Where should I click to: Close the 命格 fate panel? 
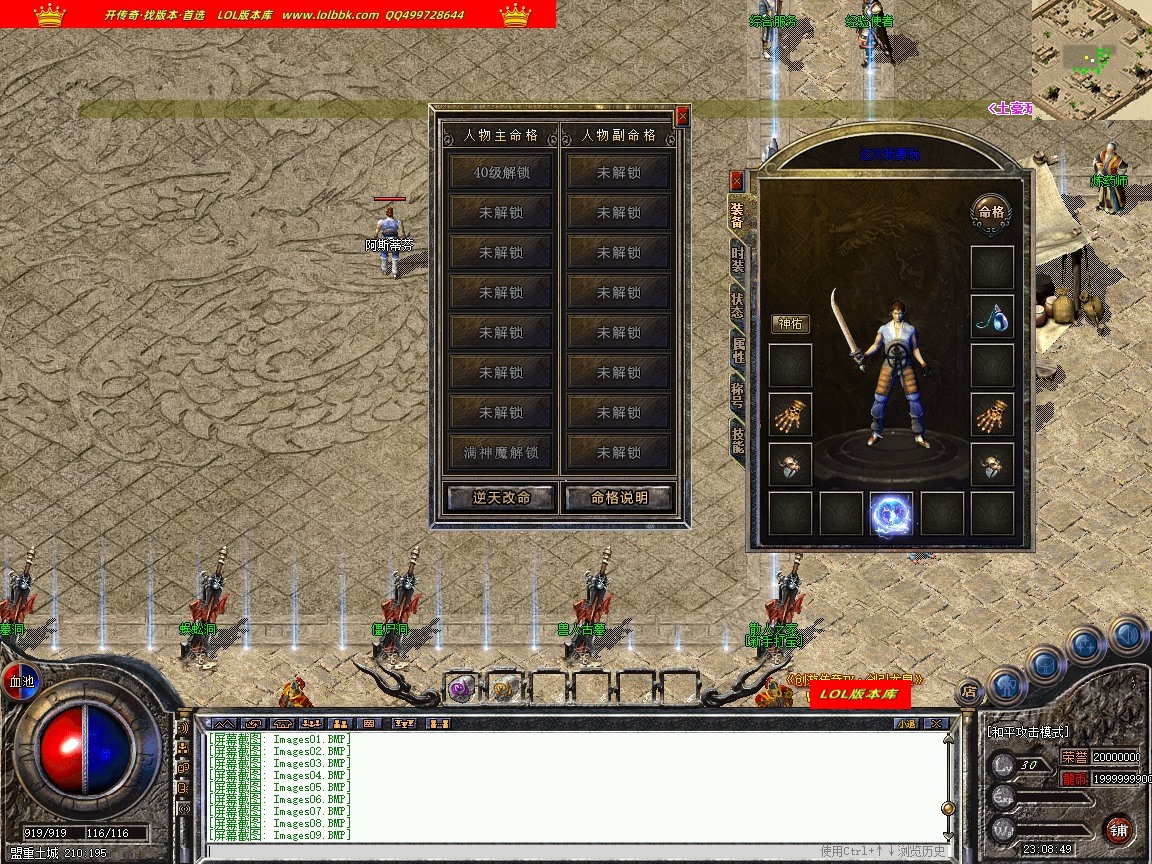pyautogui.click(x=682, y=116)
